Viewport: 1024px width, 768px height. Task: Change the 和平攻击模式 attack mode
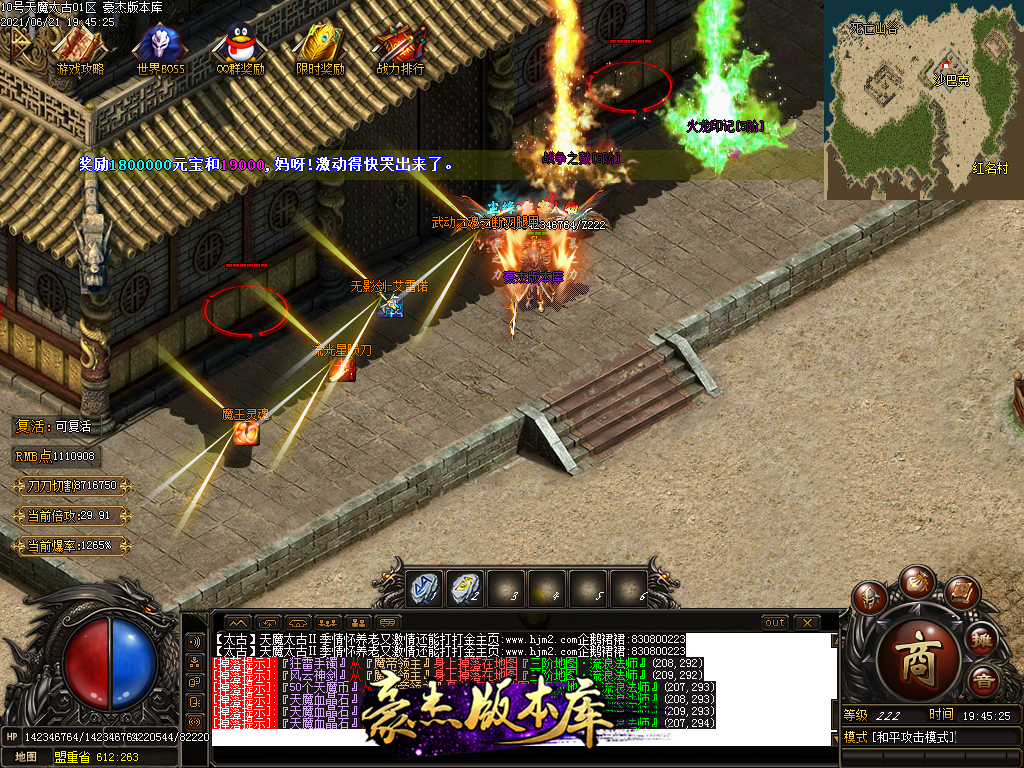(x=900, y=737)
